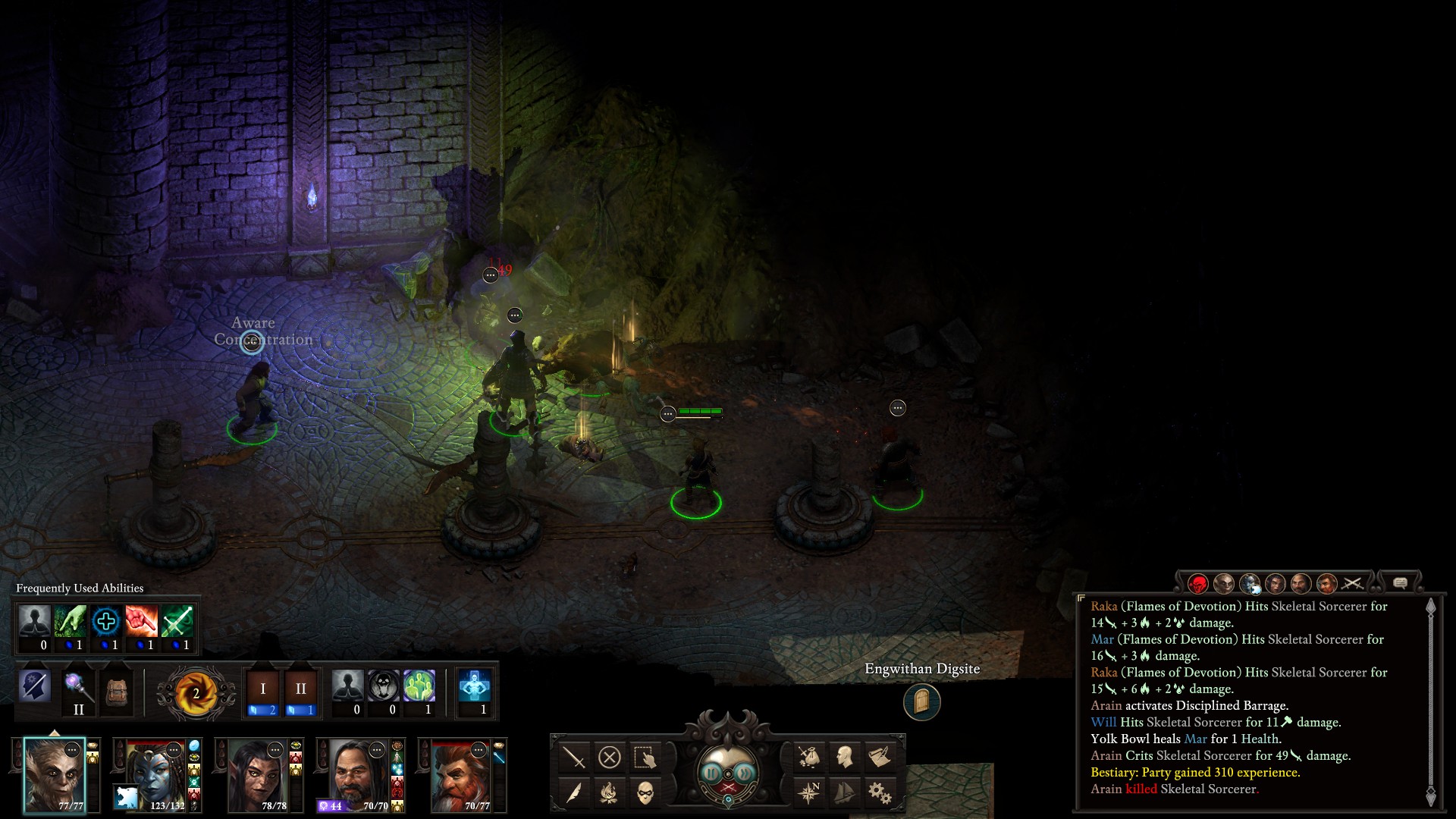The image size is (1456, 819).
Task: Pause the game with the pause button
Action: pyautogui.click(x=711, y=773)
